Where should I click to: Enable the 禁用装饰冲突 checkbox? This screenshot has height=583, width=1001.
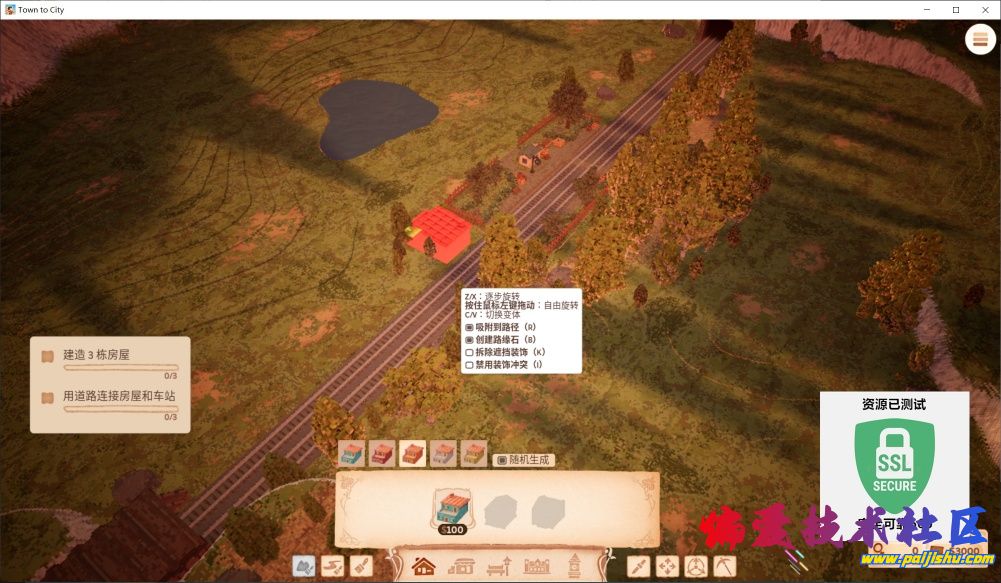(x=470, y=365)
